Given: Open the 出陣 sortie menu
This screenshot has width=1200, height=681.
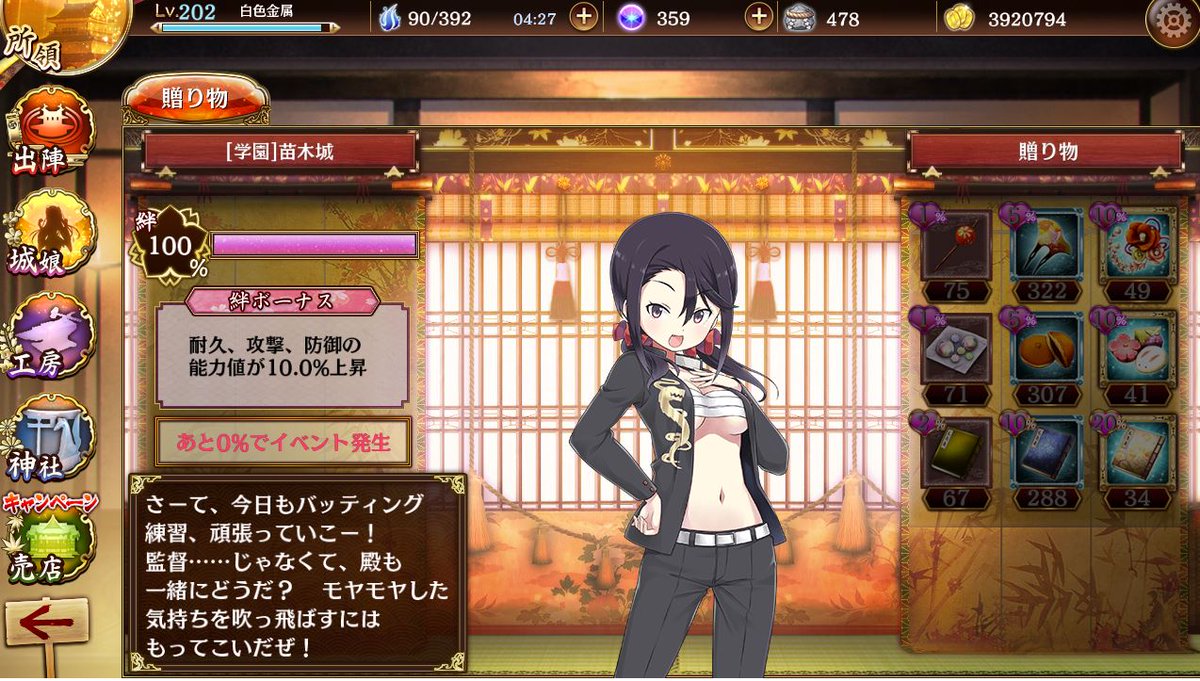Looking at the screenshot, I should (x=50, y=130).
